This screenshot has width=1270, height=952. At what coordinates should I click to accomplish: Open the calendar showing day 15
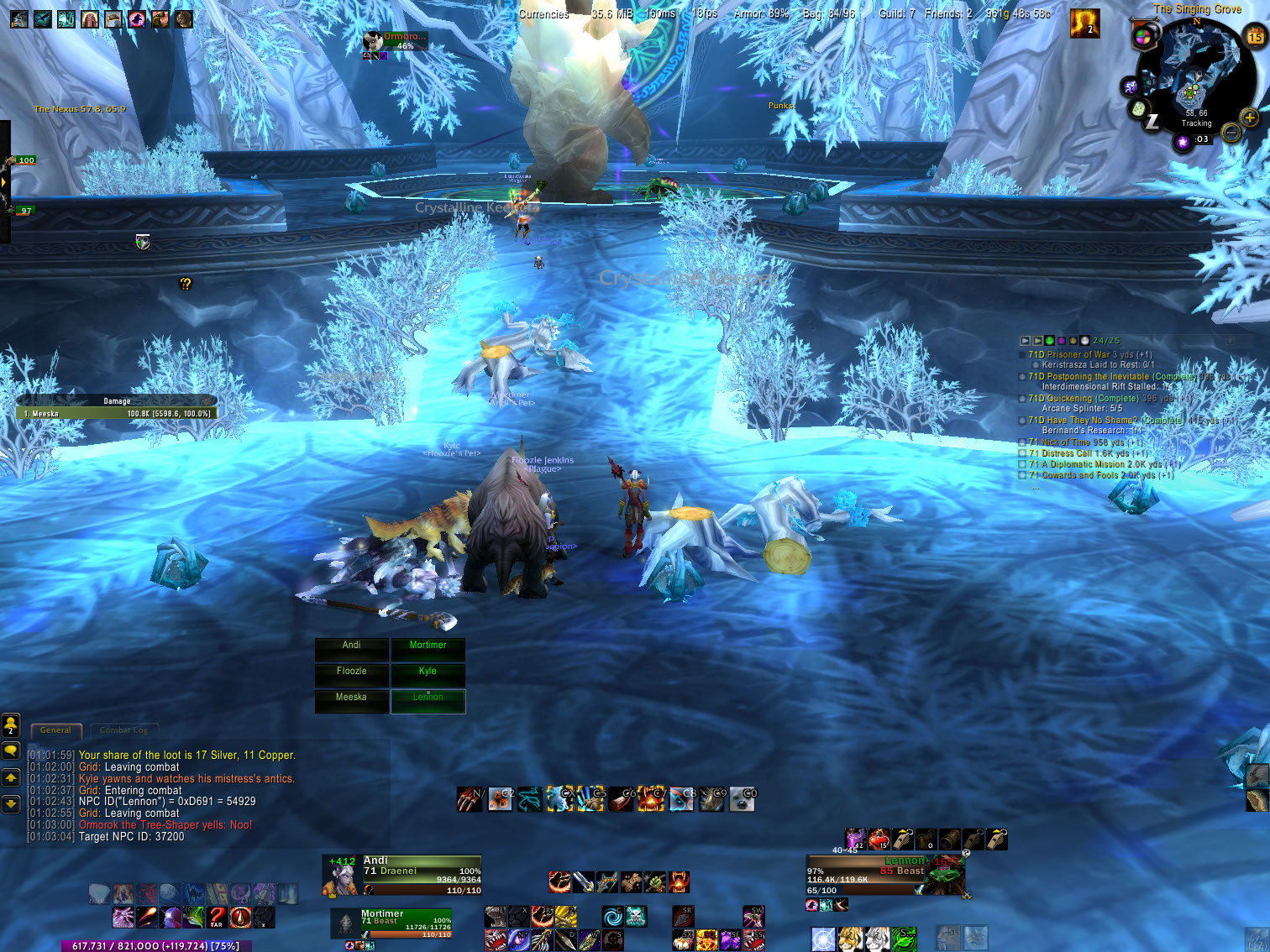(1255, 37)
